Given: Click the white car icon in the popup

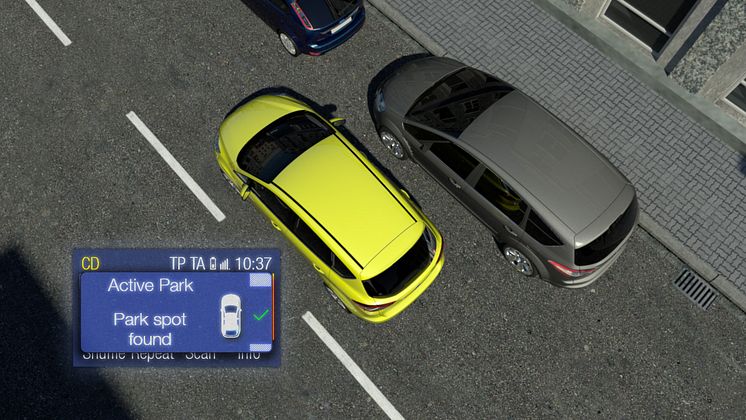Looking at the screenshot, I should coord(230,315).
